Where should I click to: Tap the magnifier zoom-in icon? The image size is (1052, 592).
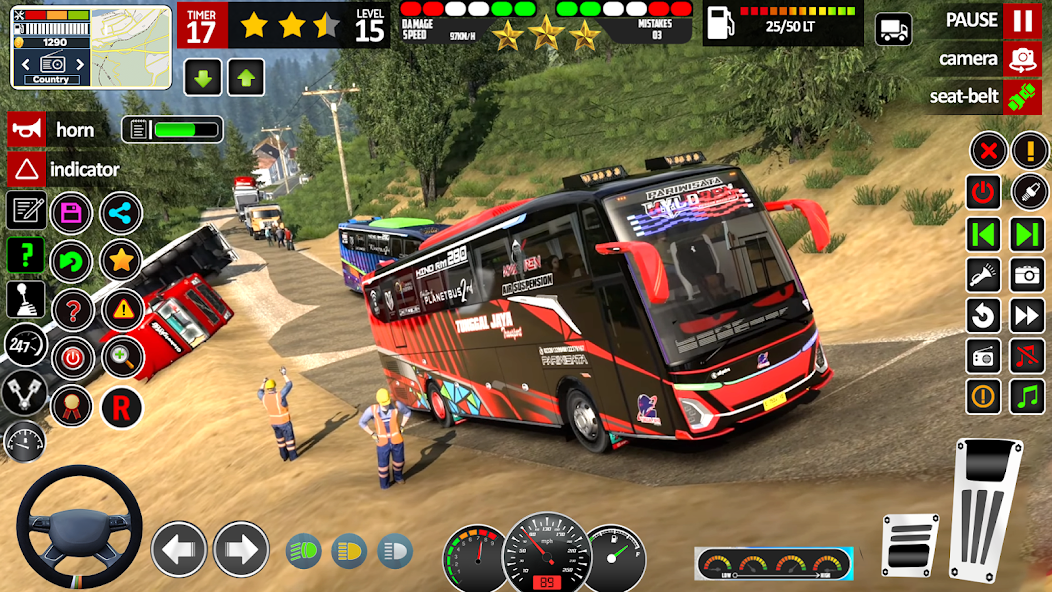click(121, 357)
